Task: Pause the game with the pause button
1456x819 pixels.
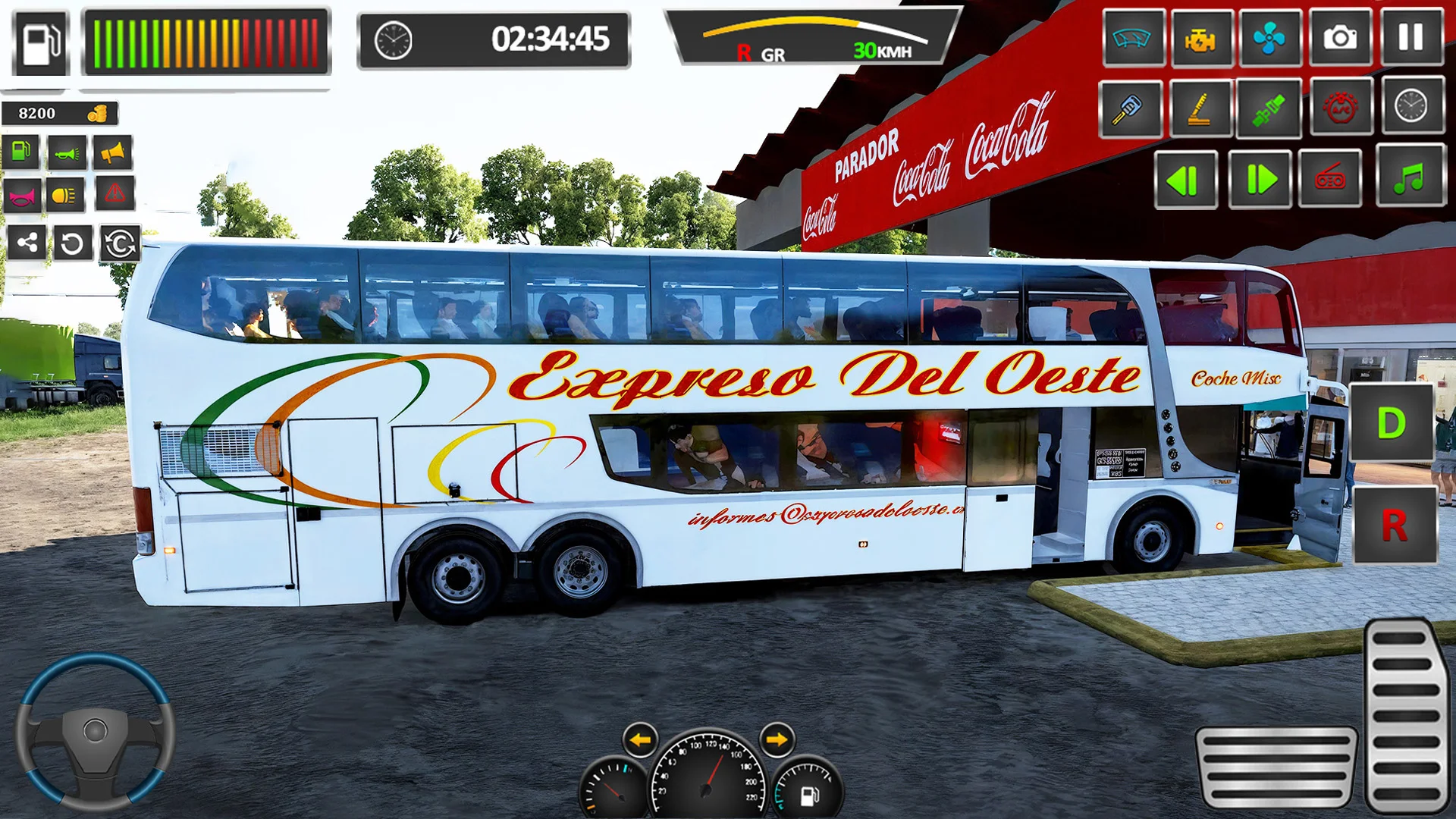Action: [x=1410, y=38]
